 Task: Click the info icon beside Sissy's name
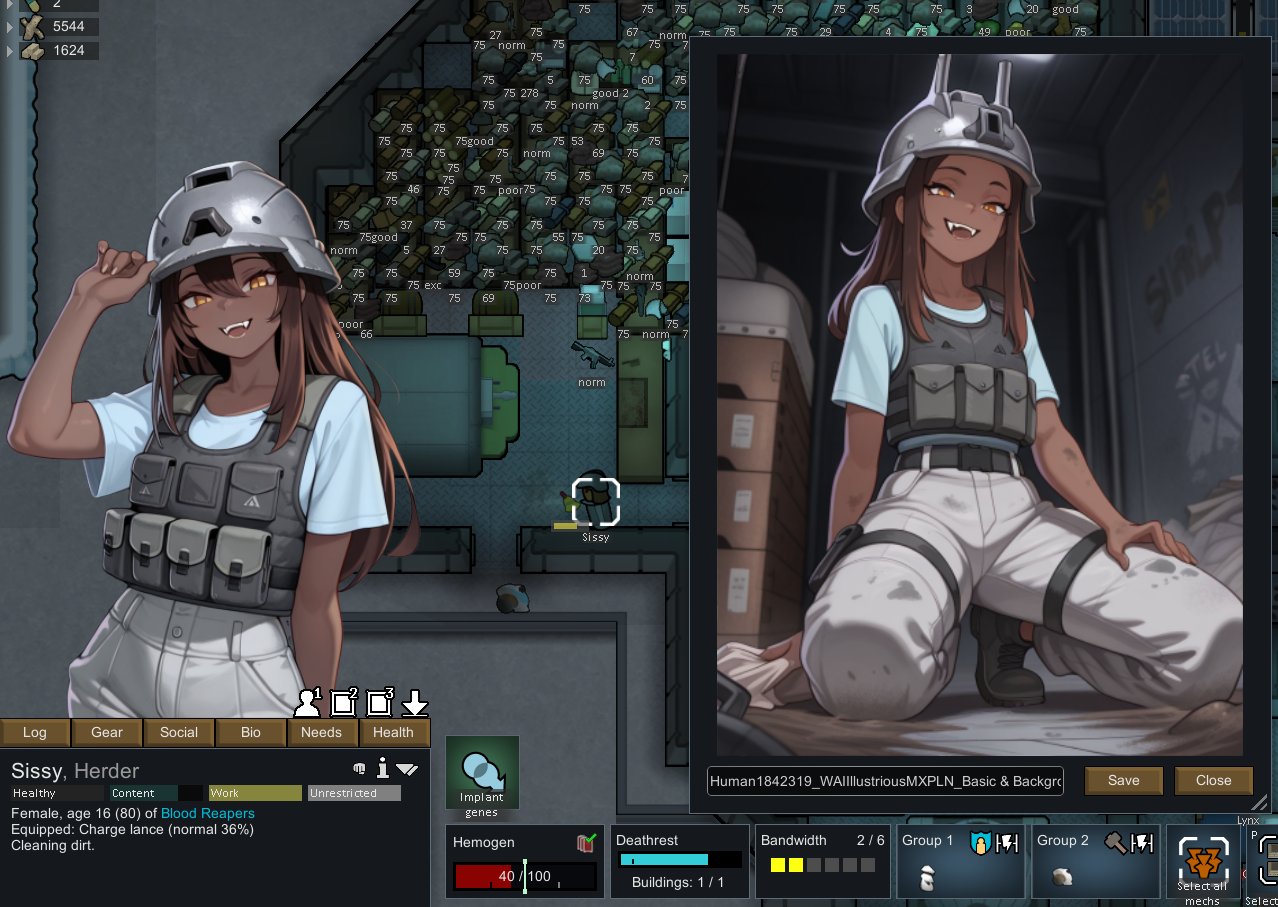[x=382, y=768]
